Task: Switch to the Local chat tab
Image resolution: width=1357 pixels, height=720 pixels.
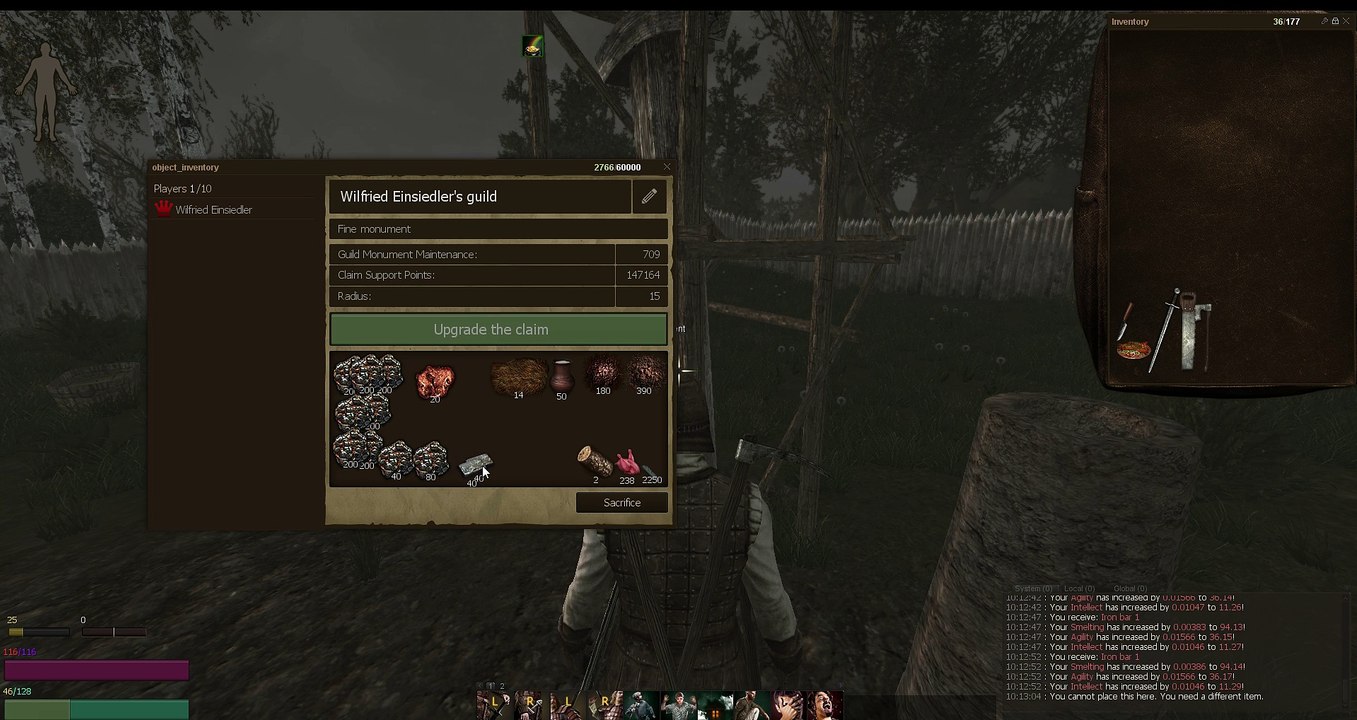Action: tap(1079, 589)
